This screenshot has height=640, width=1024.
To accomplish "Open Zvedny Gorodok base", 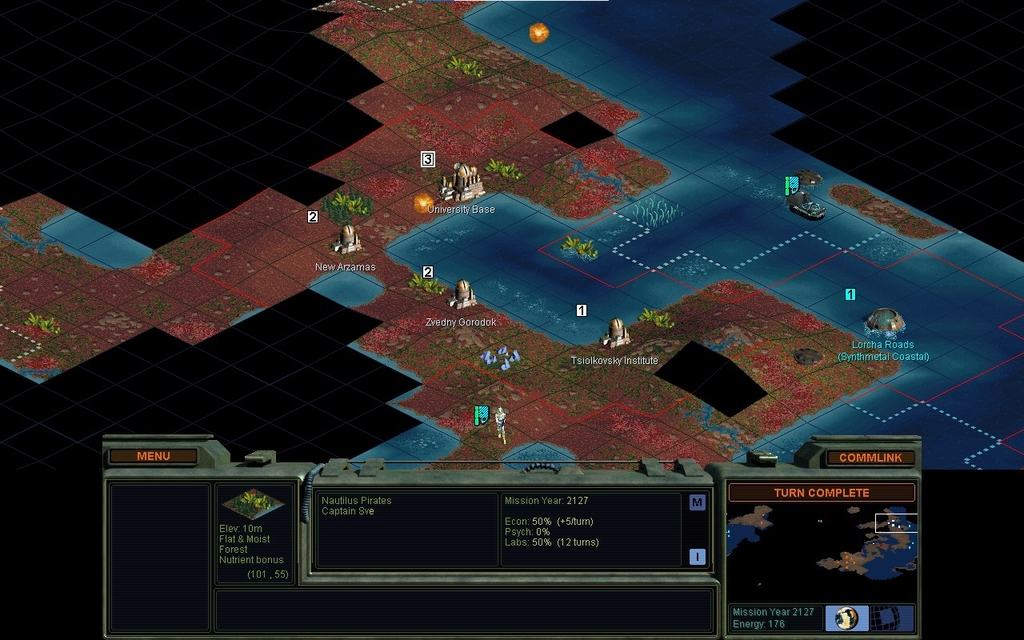I will (462, 294).
